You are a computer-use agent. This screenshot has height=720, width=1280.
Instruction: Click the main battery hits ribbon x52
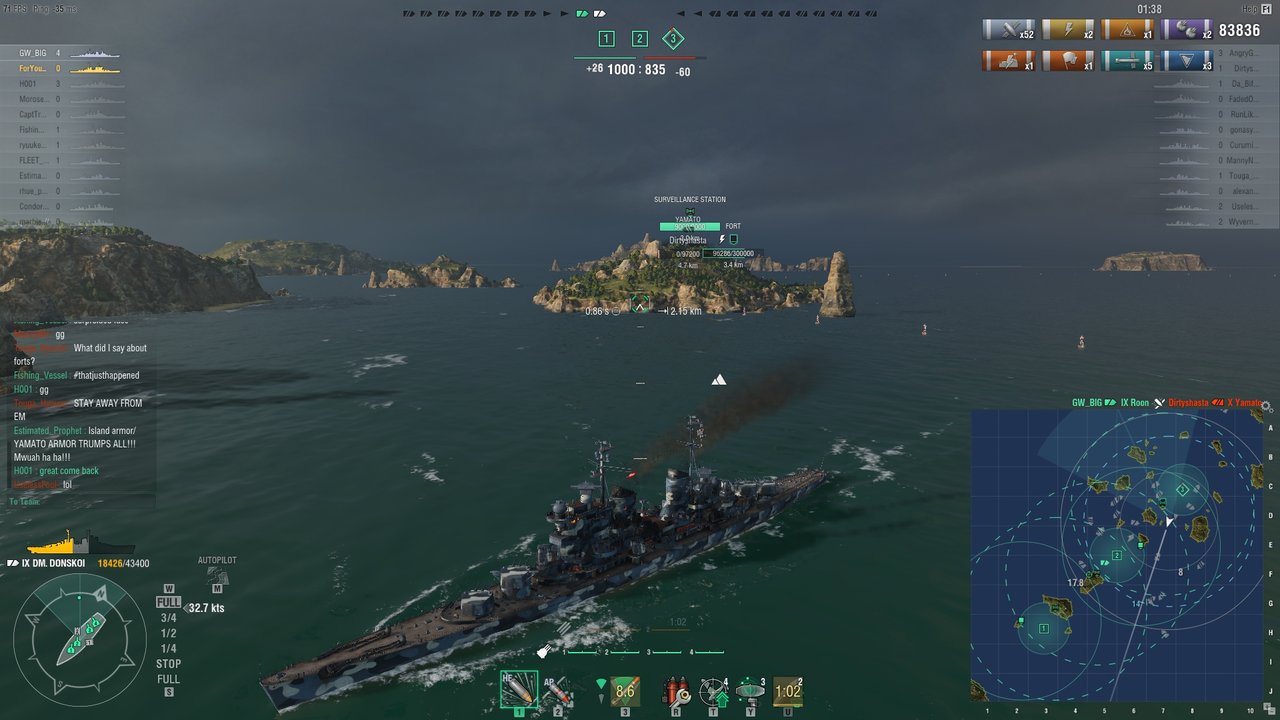coord(1008,30)
